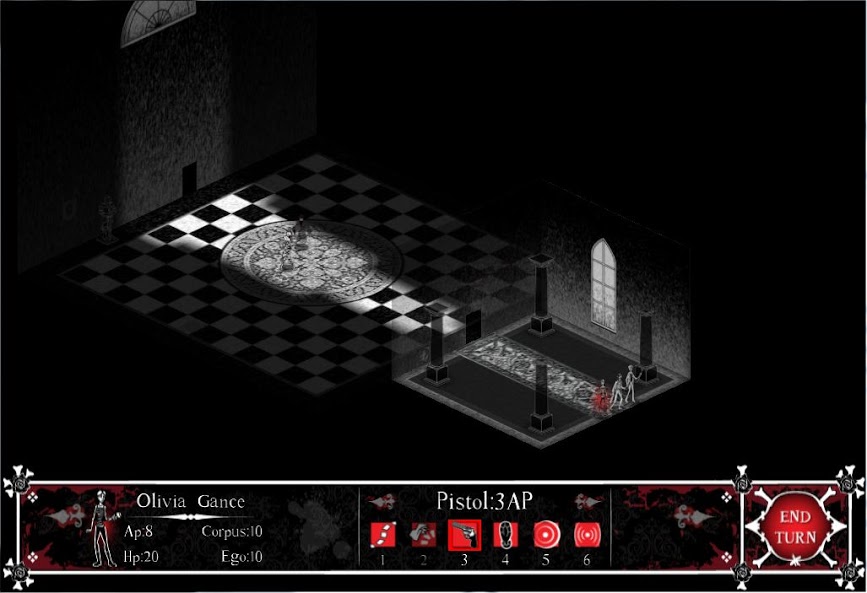The image size is (867, 593).
Task: Activate the bullseye target ability in slot 5
Action: pos(545,534)
